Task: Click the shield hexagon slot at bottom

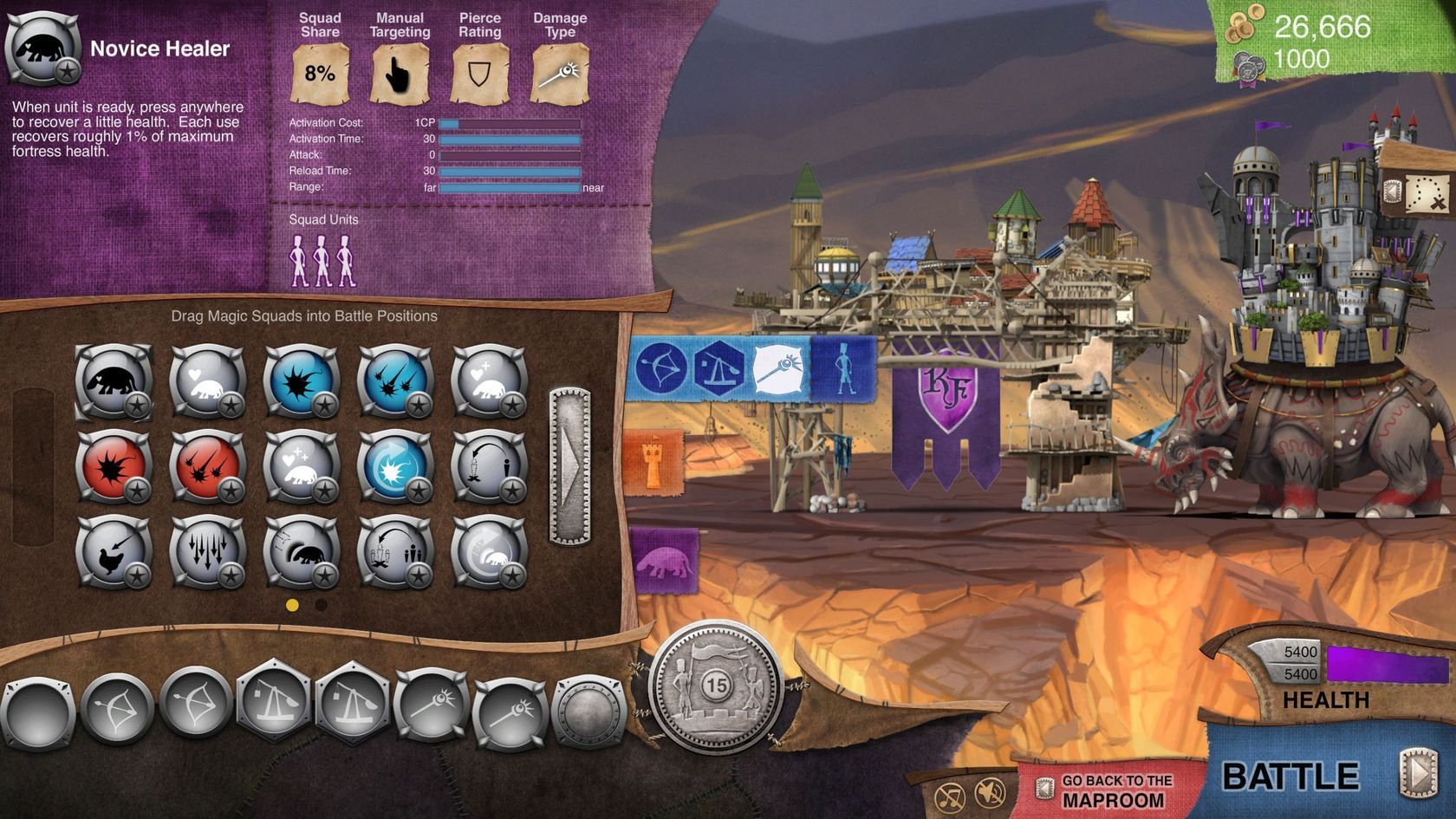Action: (x=588, y=711)
